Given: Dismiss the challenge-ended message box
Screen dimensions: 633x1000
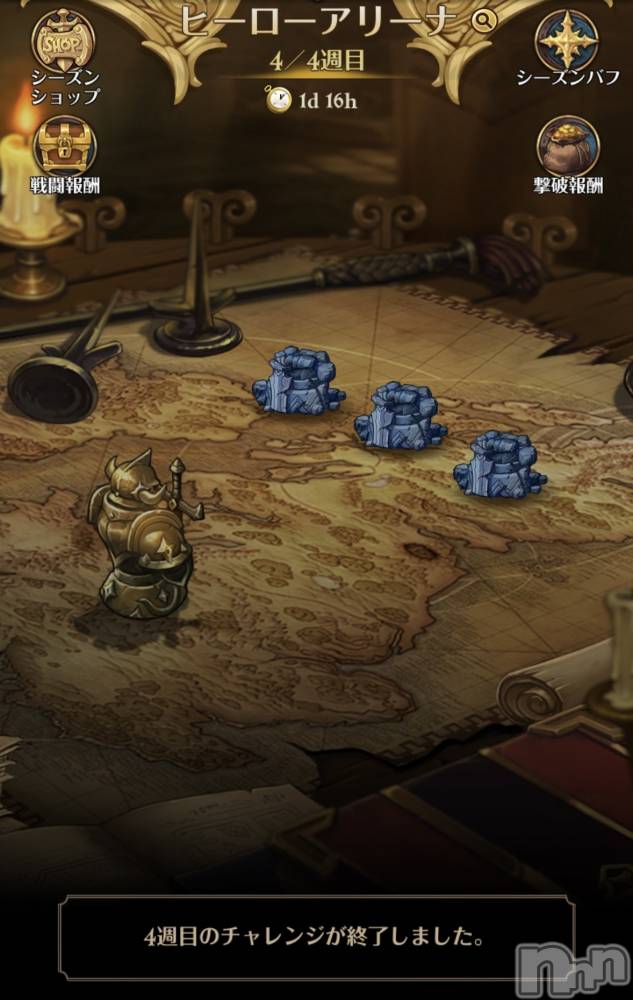Looking at the screenshot, I should click(316, 939).
